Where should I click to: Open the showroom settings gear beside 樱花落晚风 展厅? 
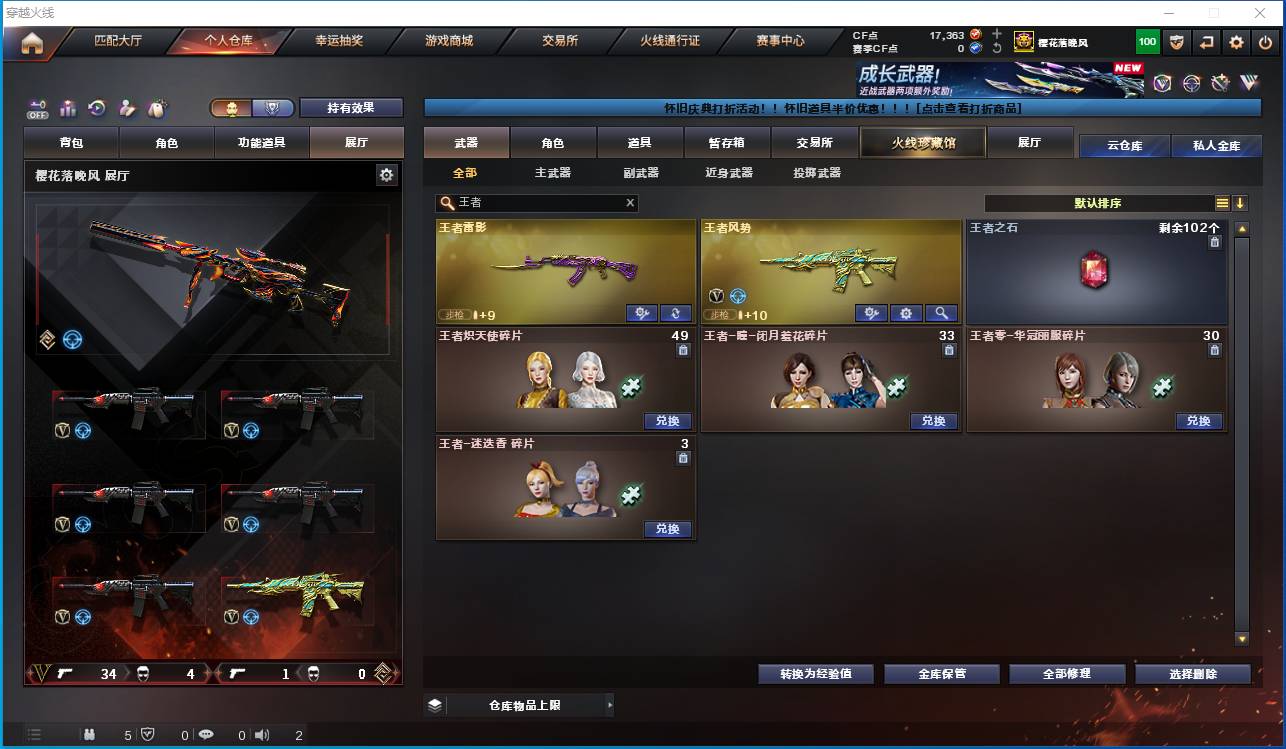(387, 173)
